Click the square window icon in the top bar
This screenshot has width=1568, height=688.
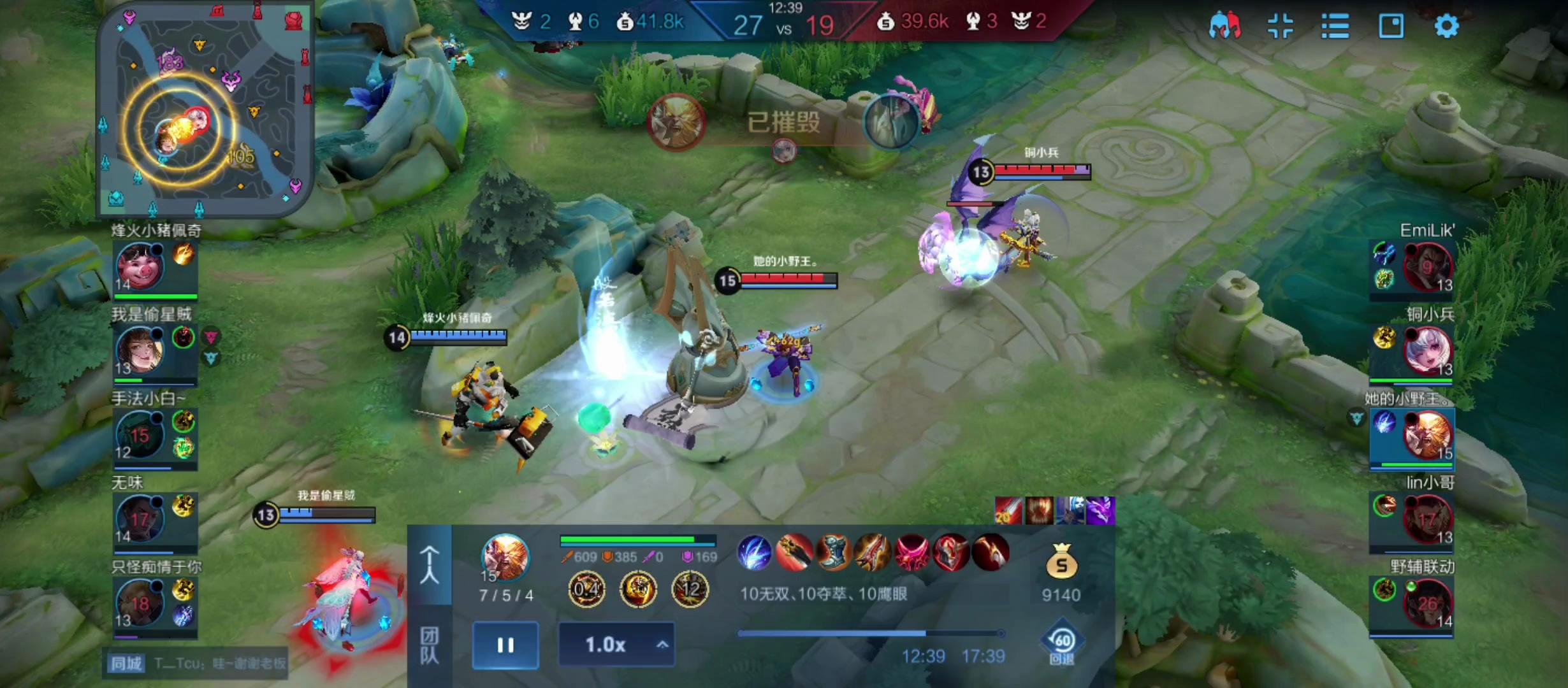click(x=1391, y=26)
